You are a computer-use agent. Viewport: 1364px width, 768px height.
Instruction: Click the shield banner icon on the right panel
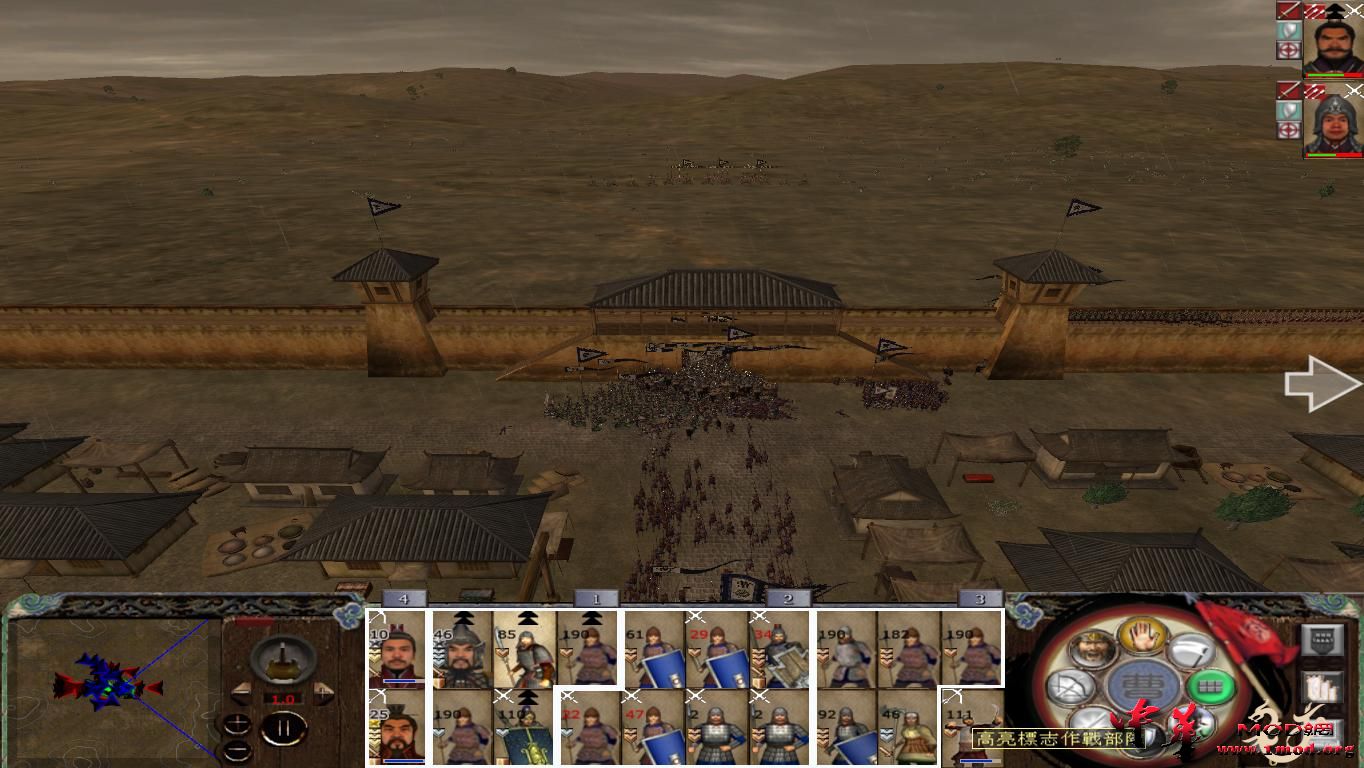(x=1322, y=641)
